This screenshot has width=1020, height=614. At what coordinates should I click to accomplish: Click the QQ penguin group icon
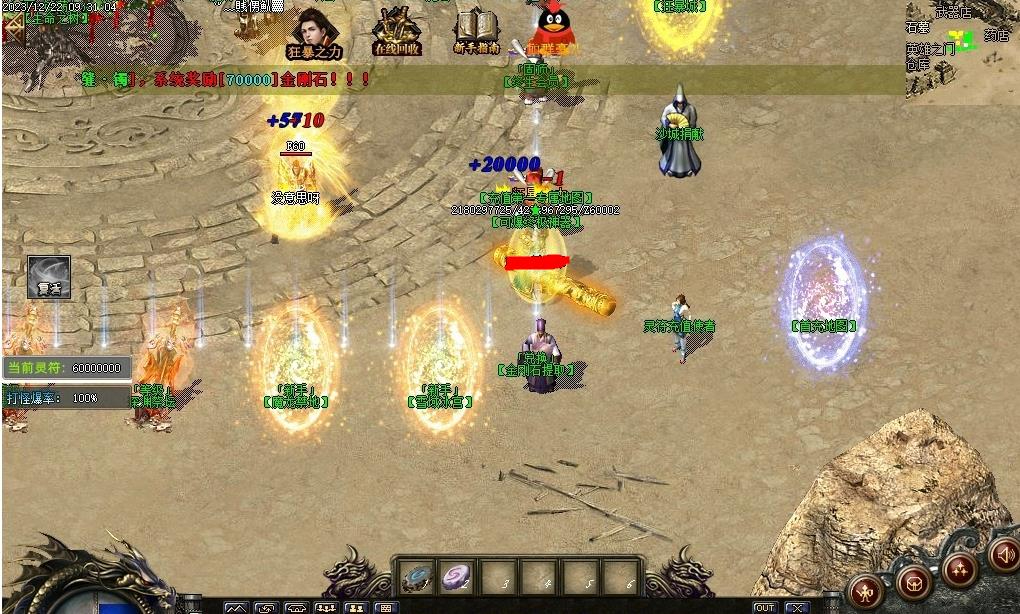coord(553,28)
